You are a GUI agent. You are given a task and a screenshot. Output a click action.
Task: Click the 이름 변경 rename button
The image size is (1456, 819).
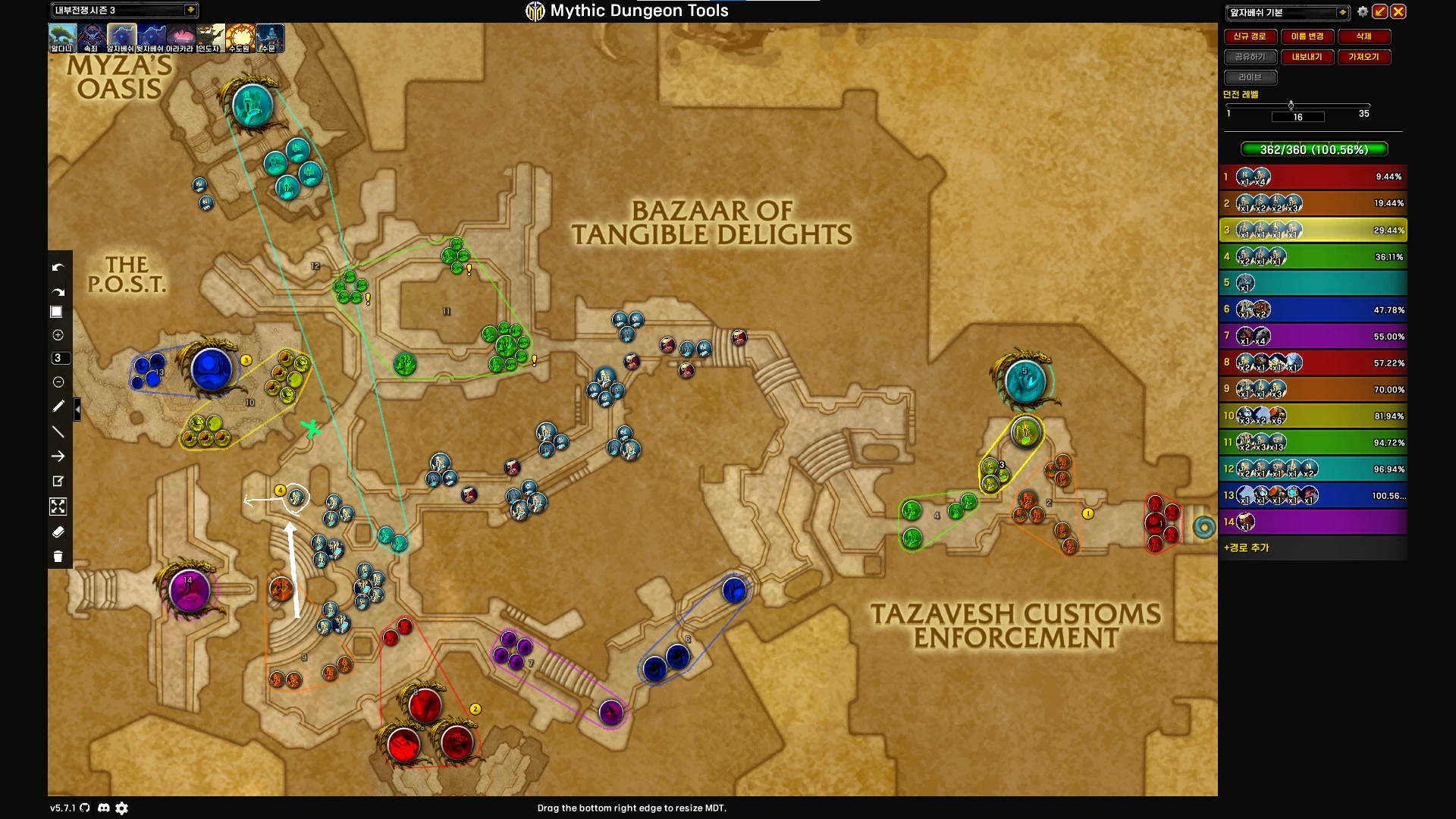pos(1307,36)
